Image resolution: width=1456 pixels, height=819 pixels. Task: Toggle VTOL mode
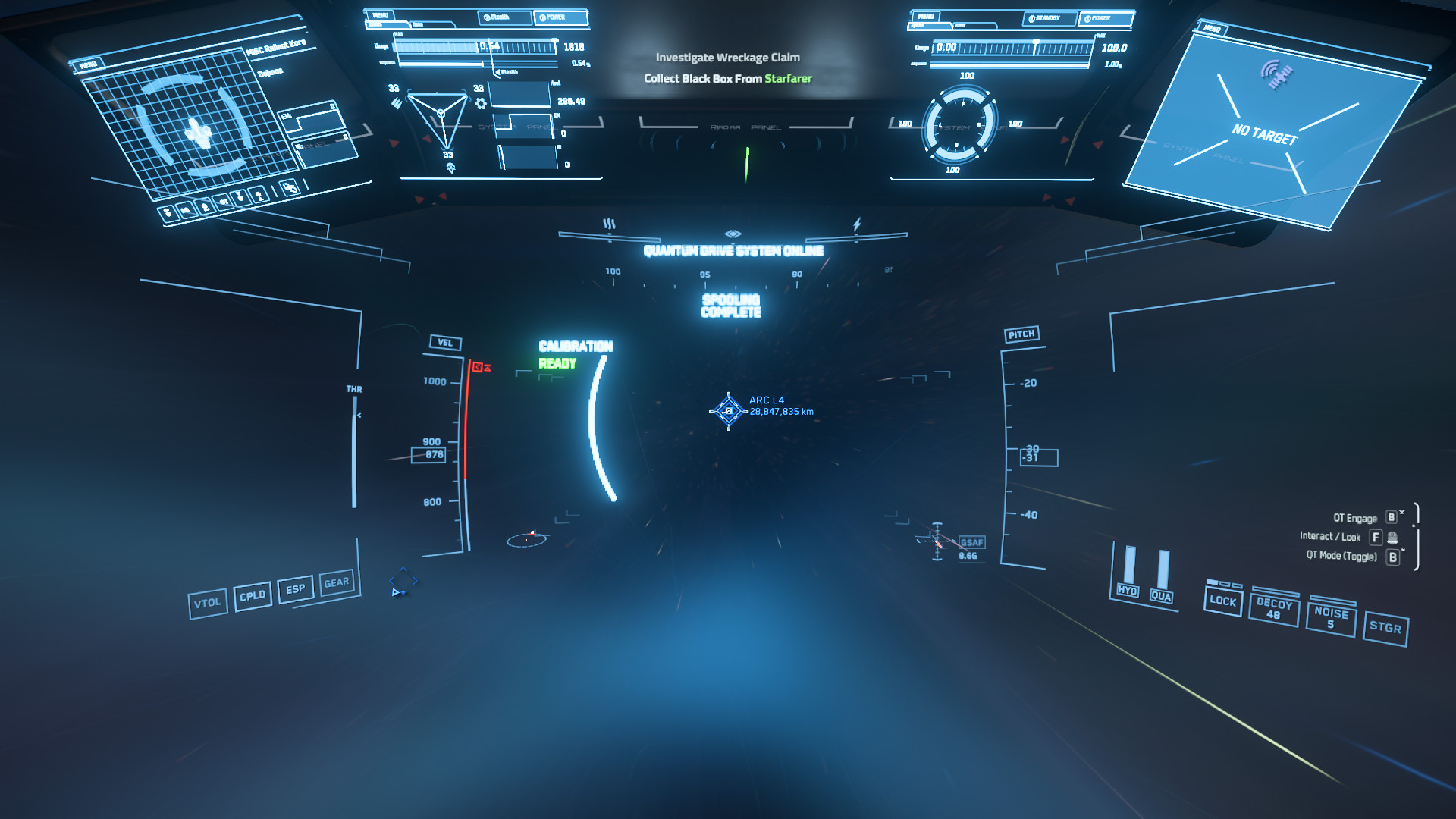[209, 601]
